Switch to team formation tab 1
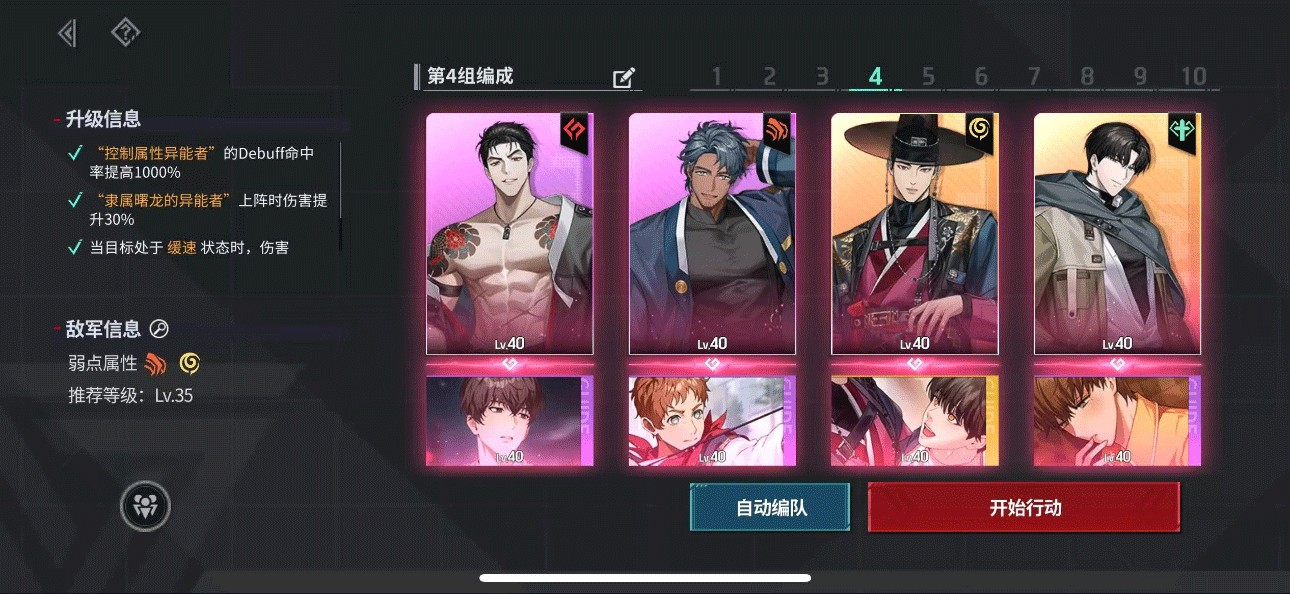 716,77
